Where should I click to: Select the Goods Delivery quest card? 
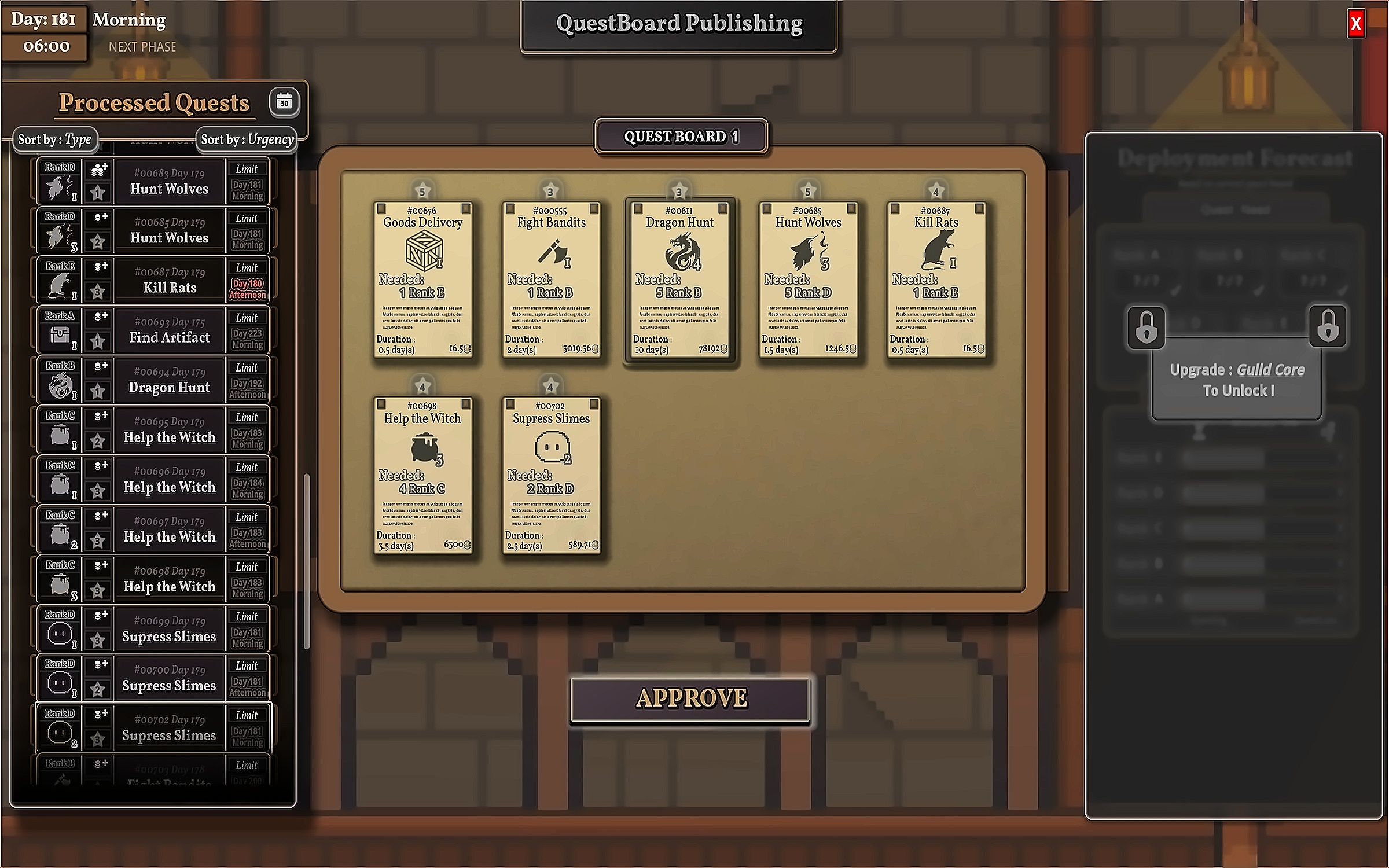click(x=423, y=279)
